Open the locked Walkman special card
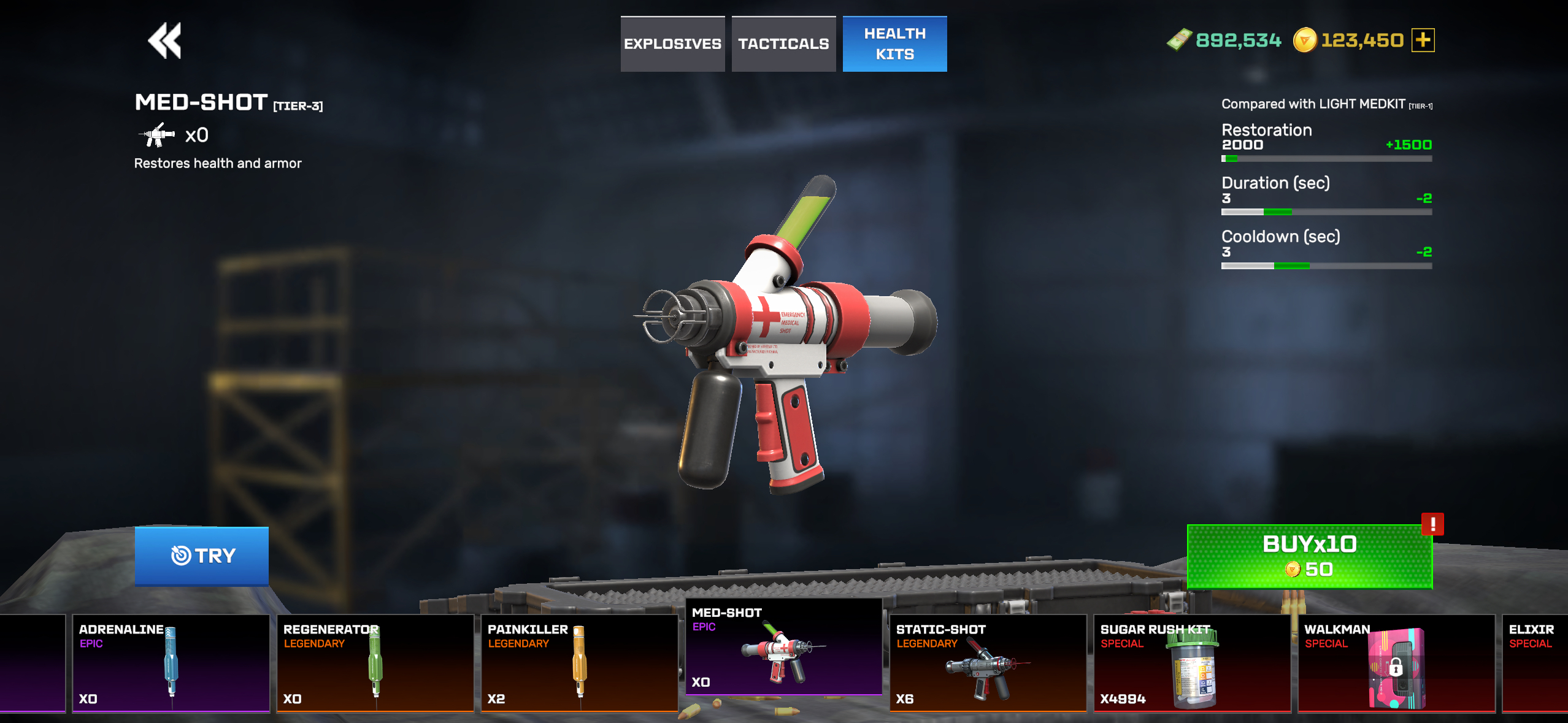Screen dimensions: 1568x723 1396,664
